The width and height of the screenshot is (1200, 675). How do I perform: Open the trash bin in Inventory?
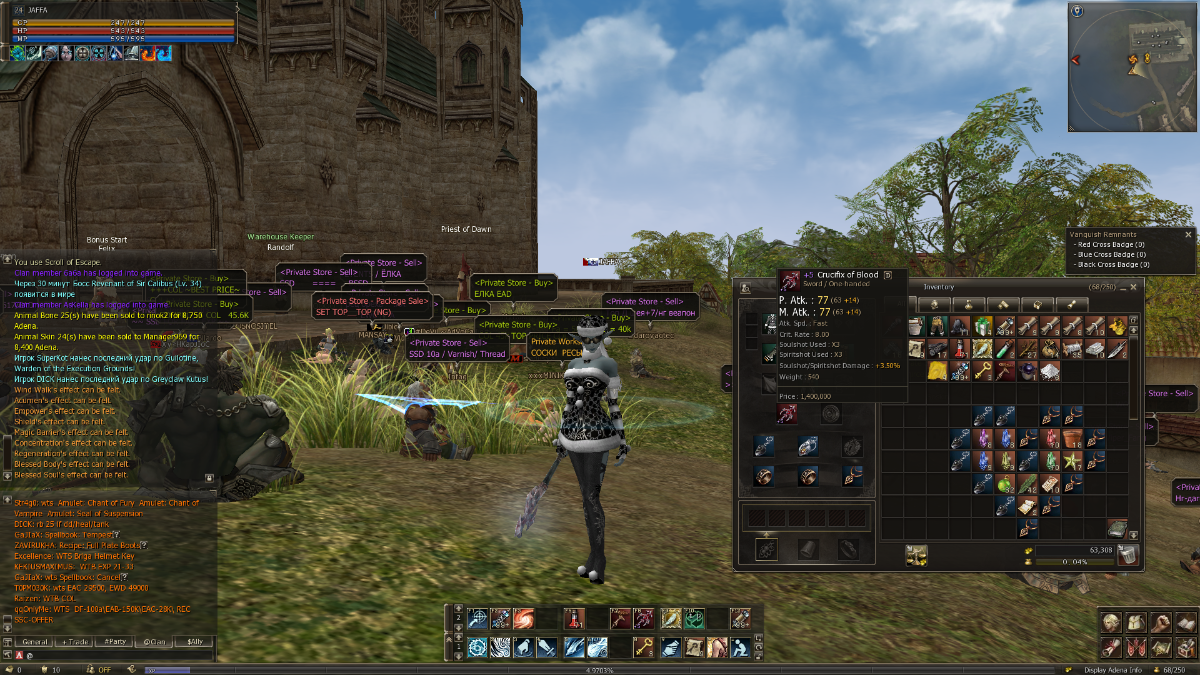click(x=1127, y=555)
